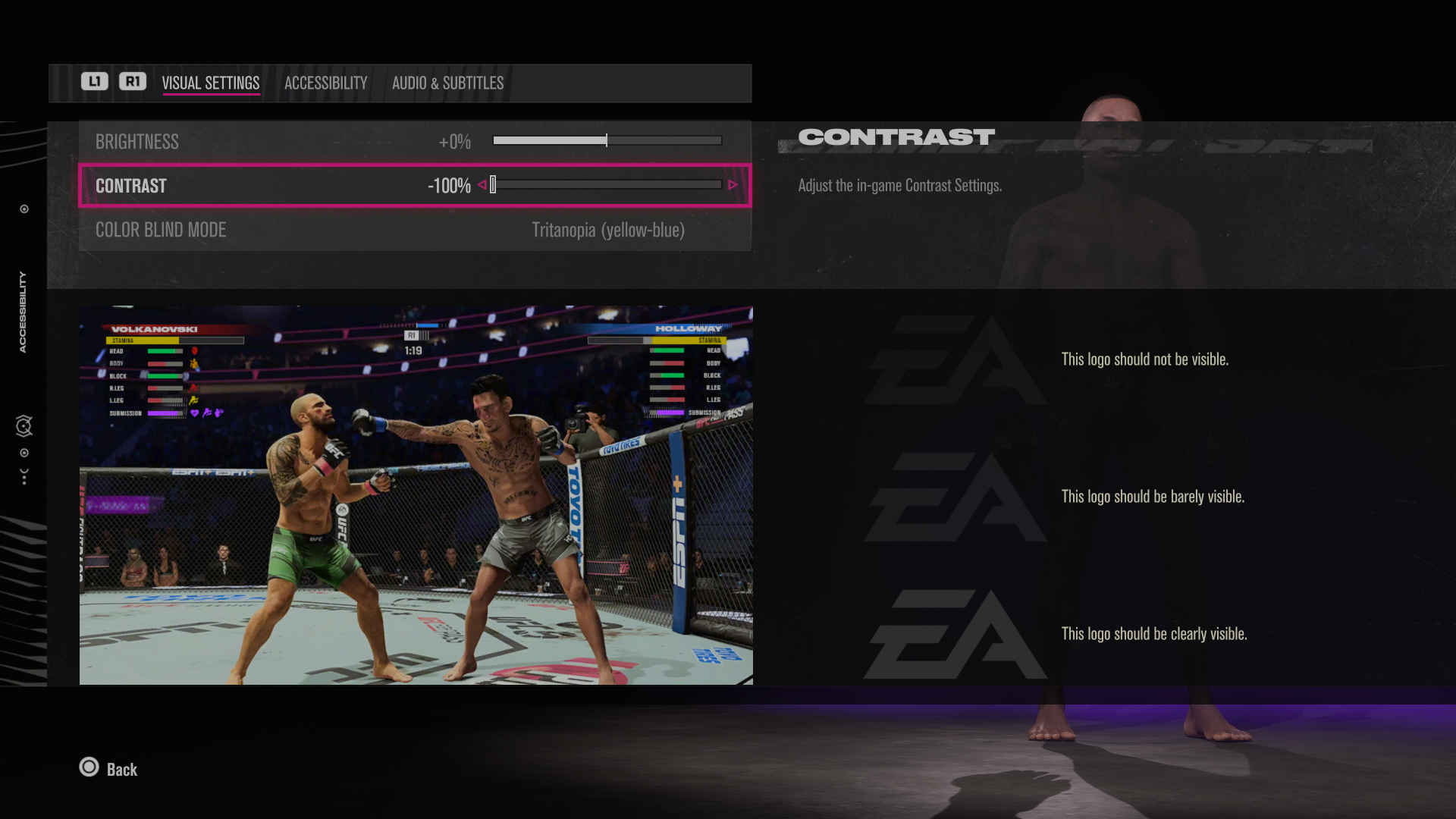
Task: Click the right arrow to raise Contrast
Action: click(x=733, y=184)
